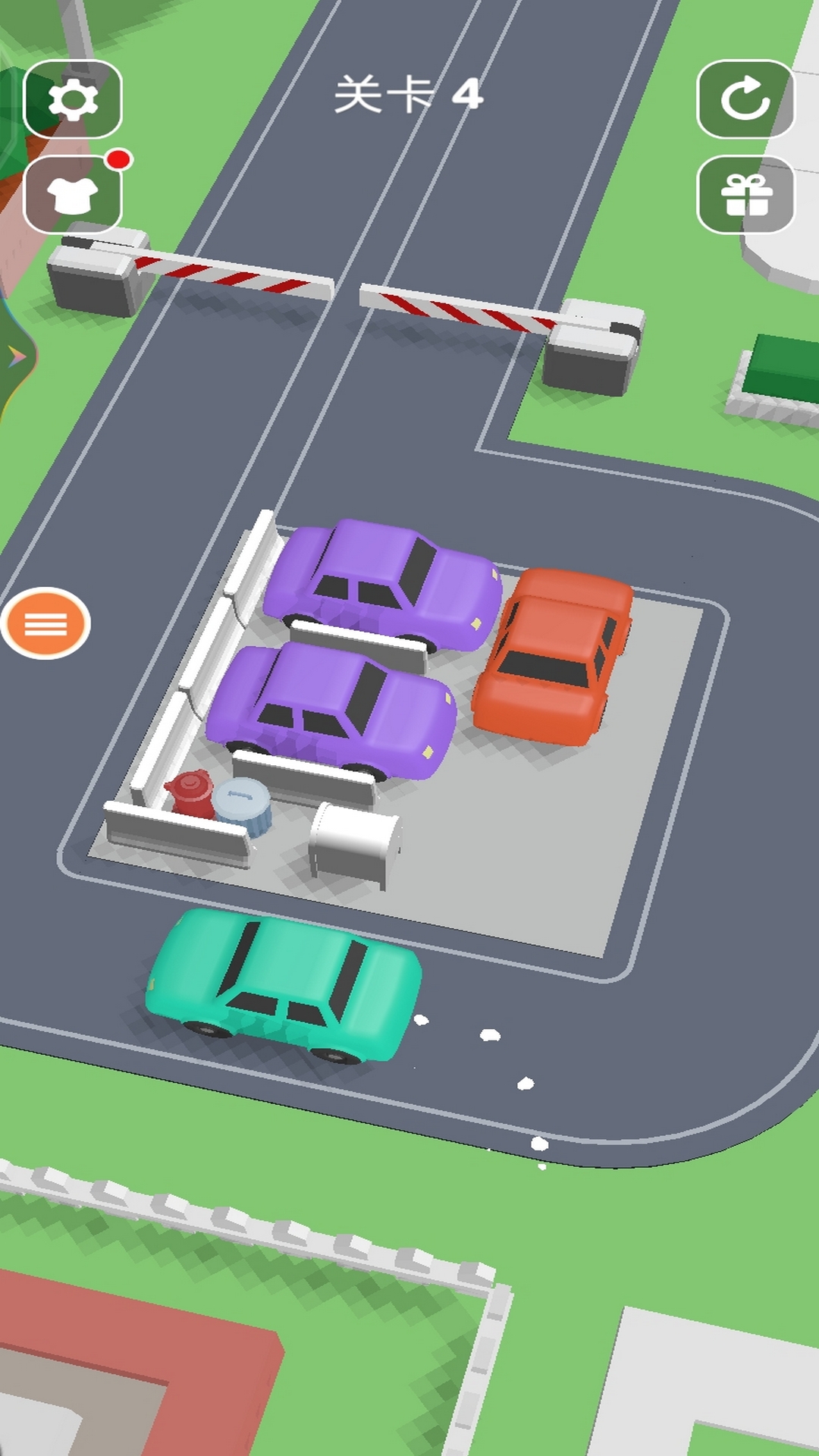Open the gift box rewards
Screen dimensions: 819x1456
745,195
